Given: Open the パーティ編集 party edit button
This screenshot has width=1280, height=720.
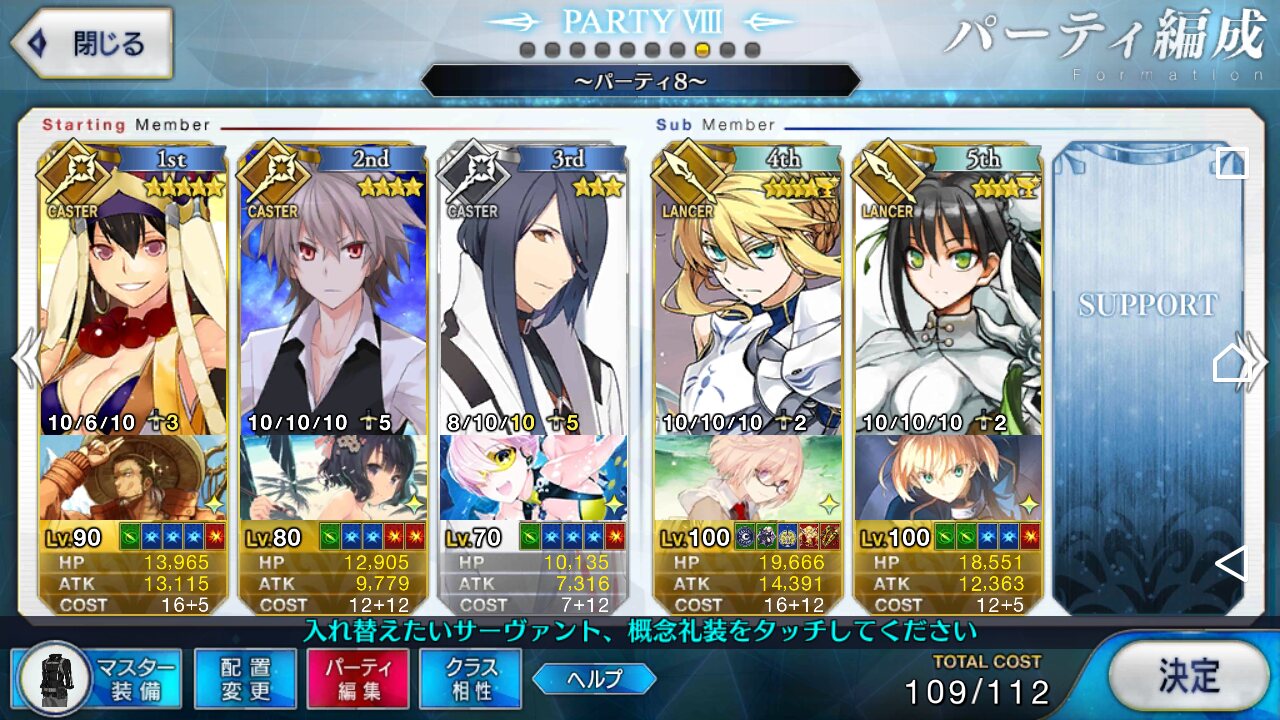Looking at the screenshot, I should 358,680.
